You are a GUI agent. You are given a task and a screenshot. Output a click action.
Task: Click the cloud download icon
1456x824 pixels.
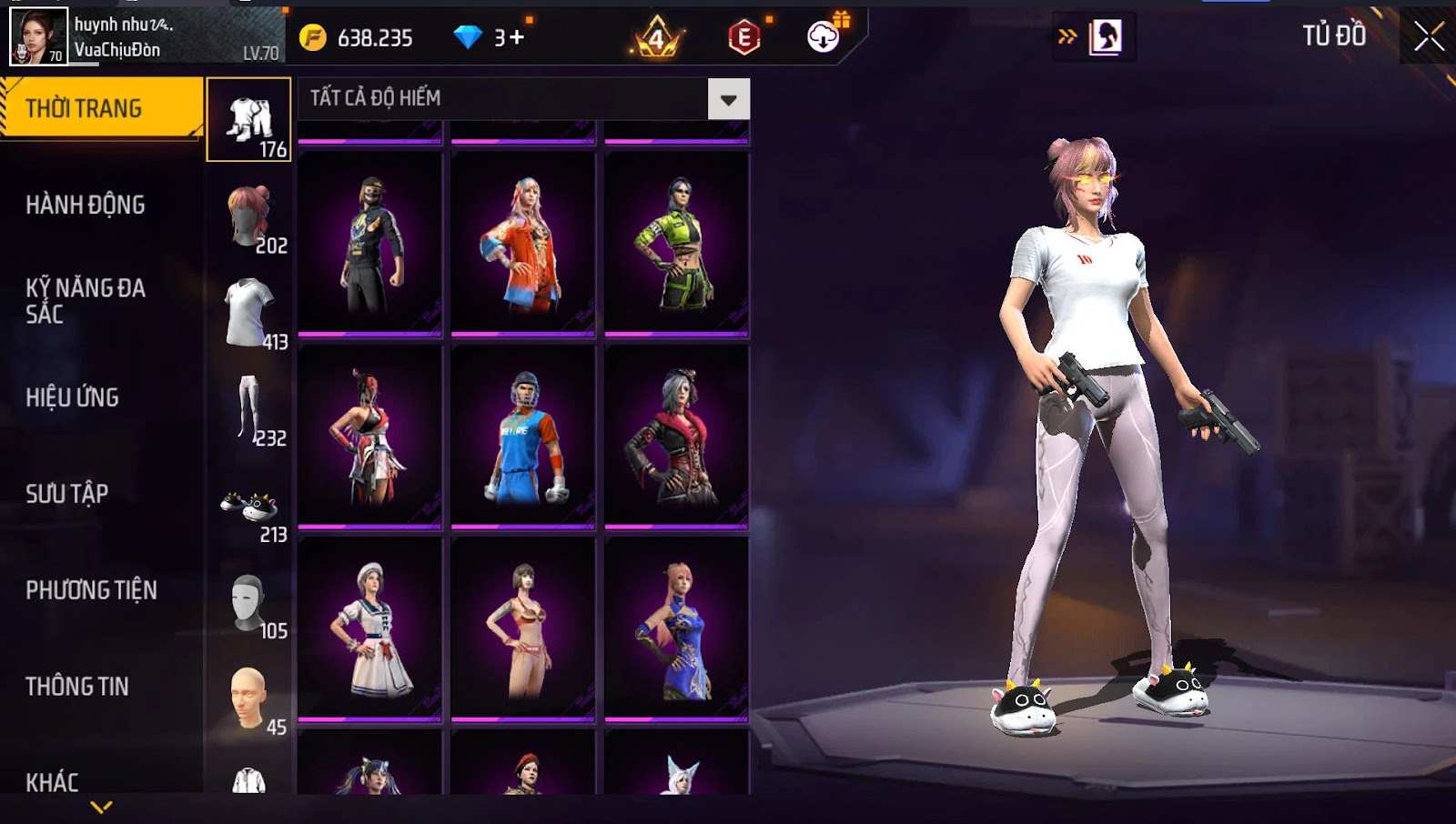pyautogui.click(x=824, y=36)
